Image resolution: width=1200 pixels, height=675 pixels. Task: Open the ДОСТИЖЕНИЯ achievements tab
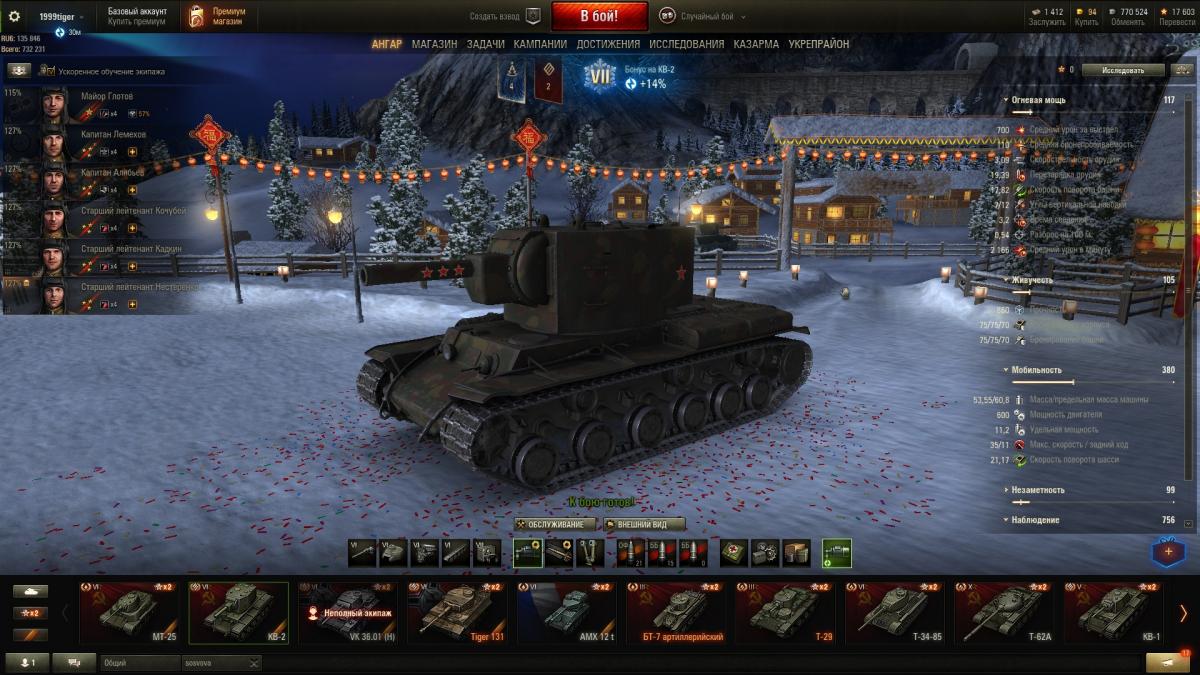pyautogui.click(x=608, y=44)
